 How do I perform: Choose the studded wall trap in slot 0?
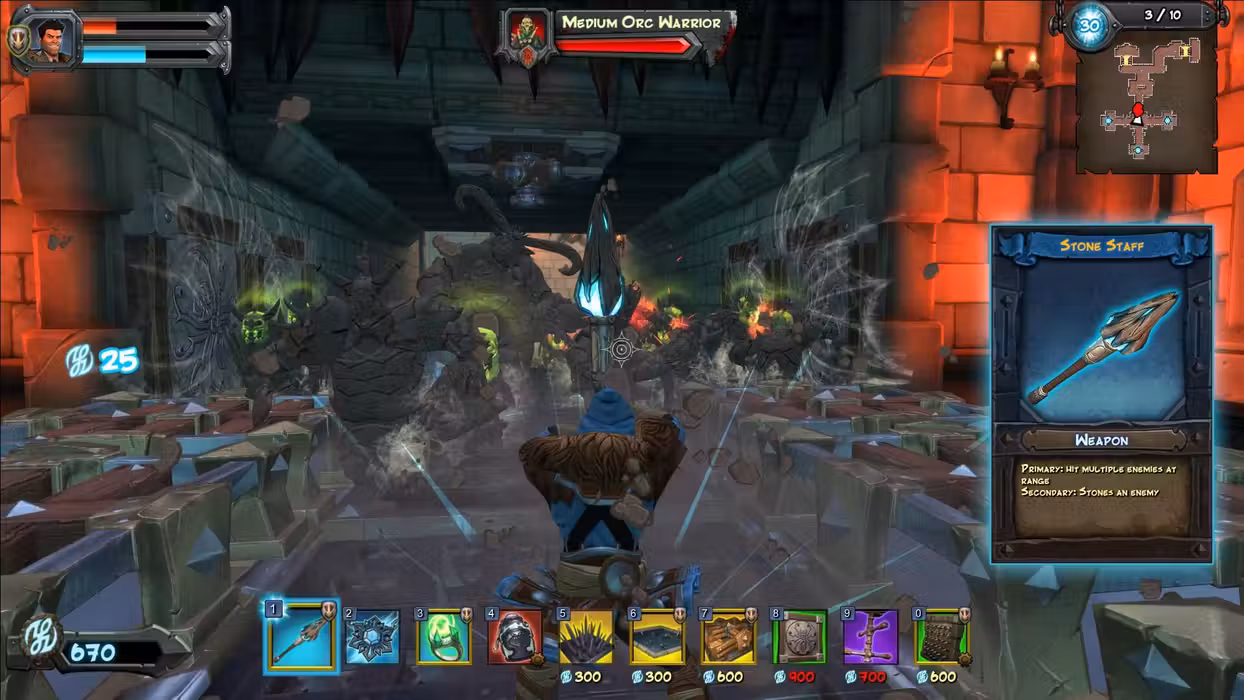[941, 637]
